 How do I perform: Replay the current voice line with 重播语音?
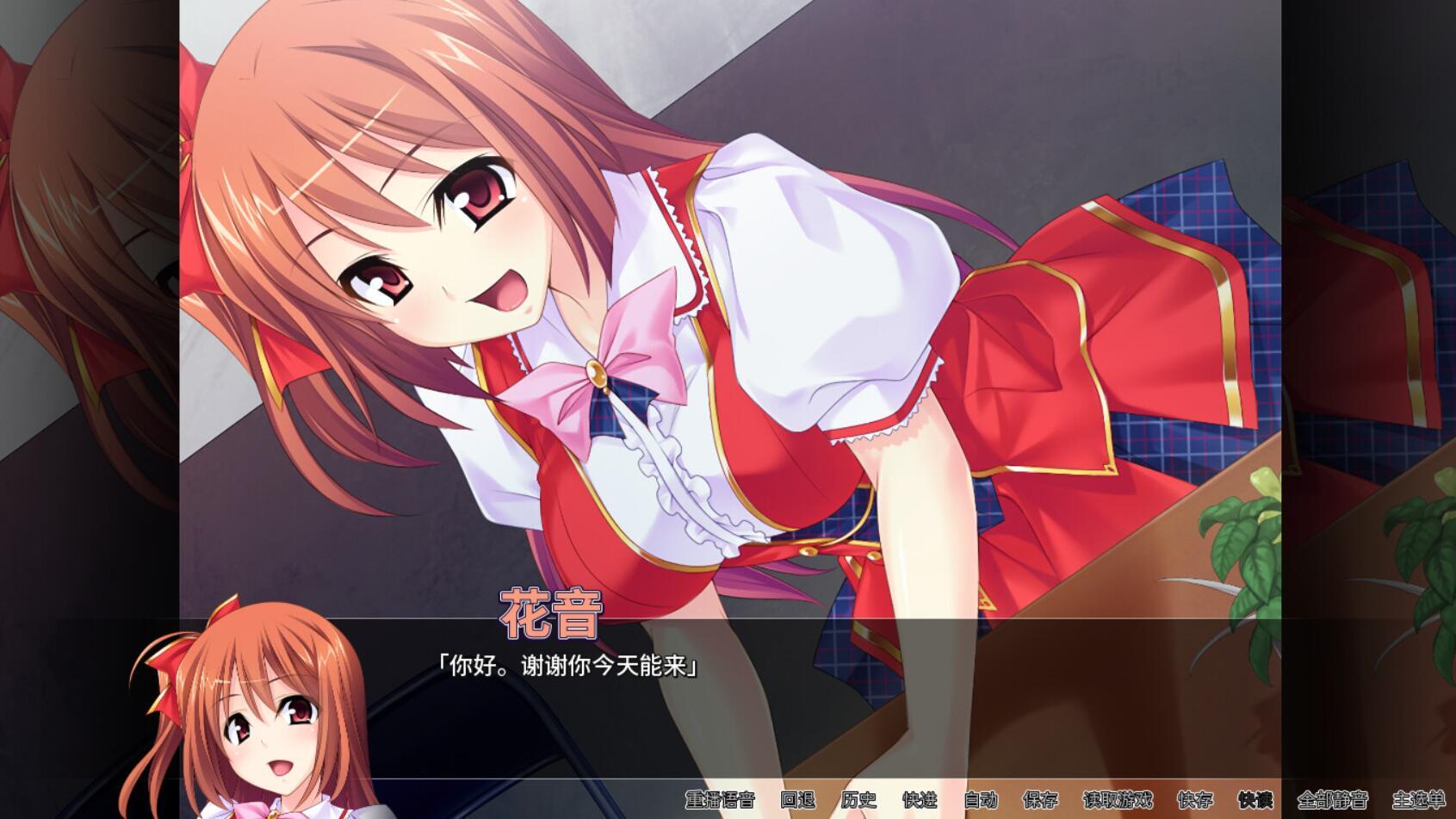(x=720, y=800)
